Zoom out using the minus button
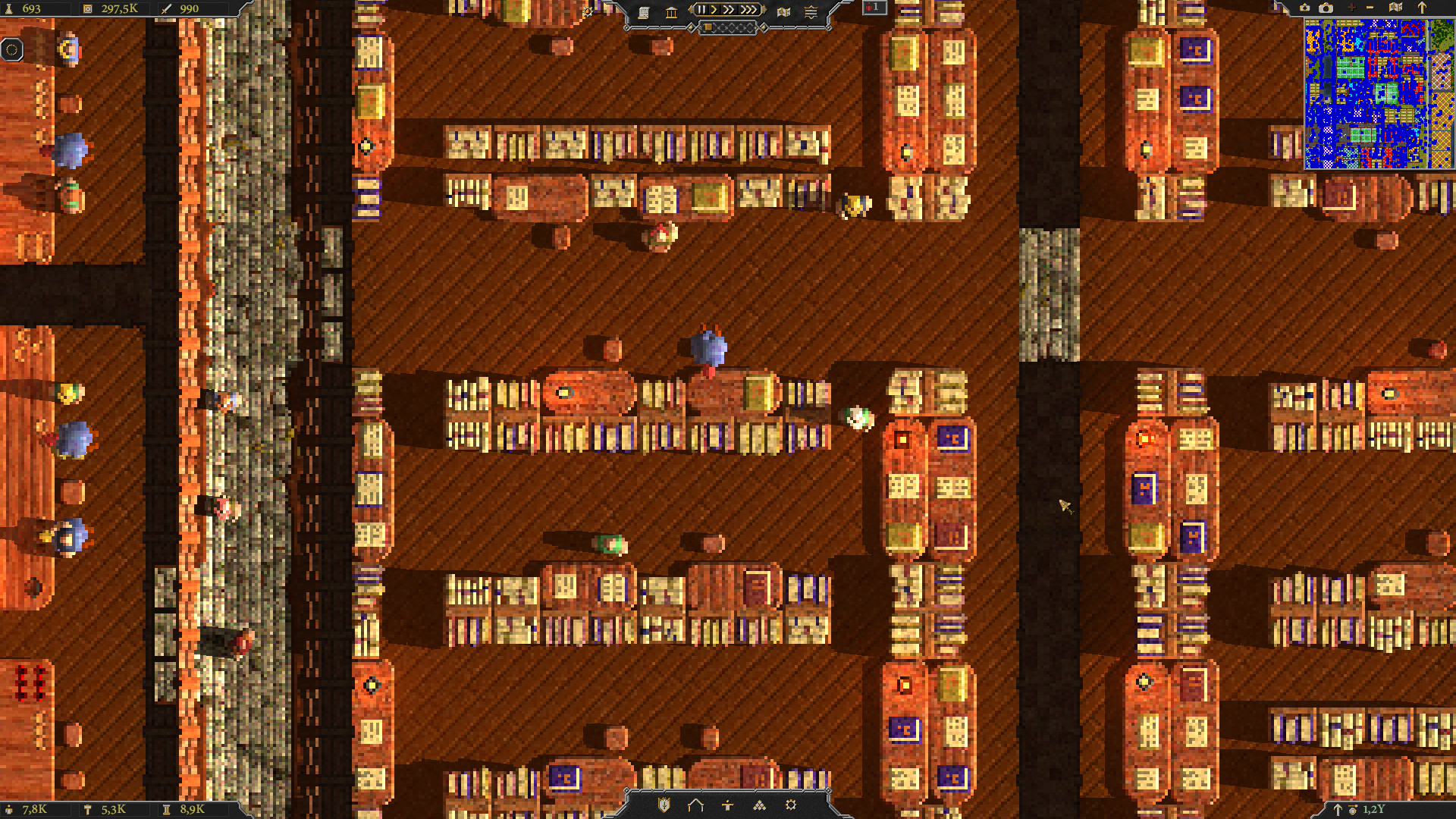The image size is (1456, 819). click(1370, 9)
